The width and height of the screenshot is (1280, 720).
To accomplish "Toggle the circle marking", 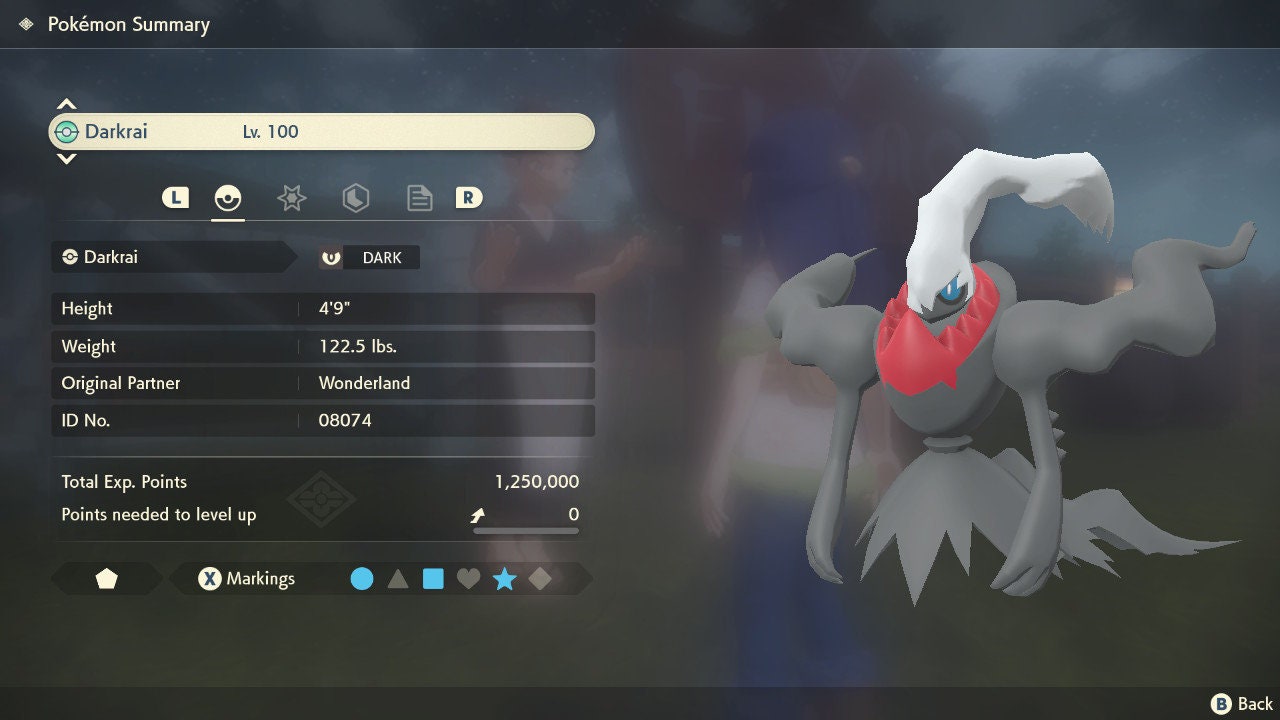I will tap(362, 579).
